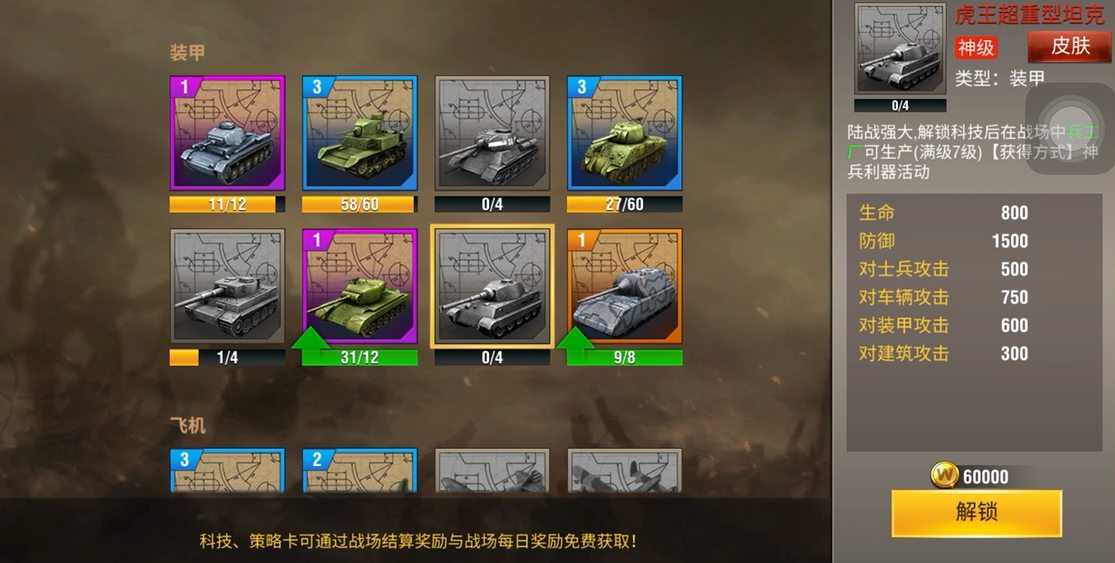Choose the orange tank card showing 9/8
The image size is (1115, 563).
[x=624, y=286]
